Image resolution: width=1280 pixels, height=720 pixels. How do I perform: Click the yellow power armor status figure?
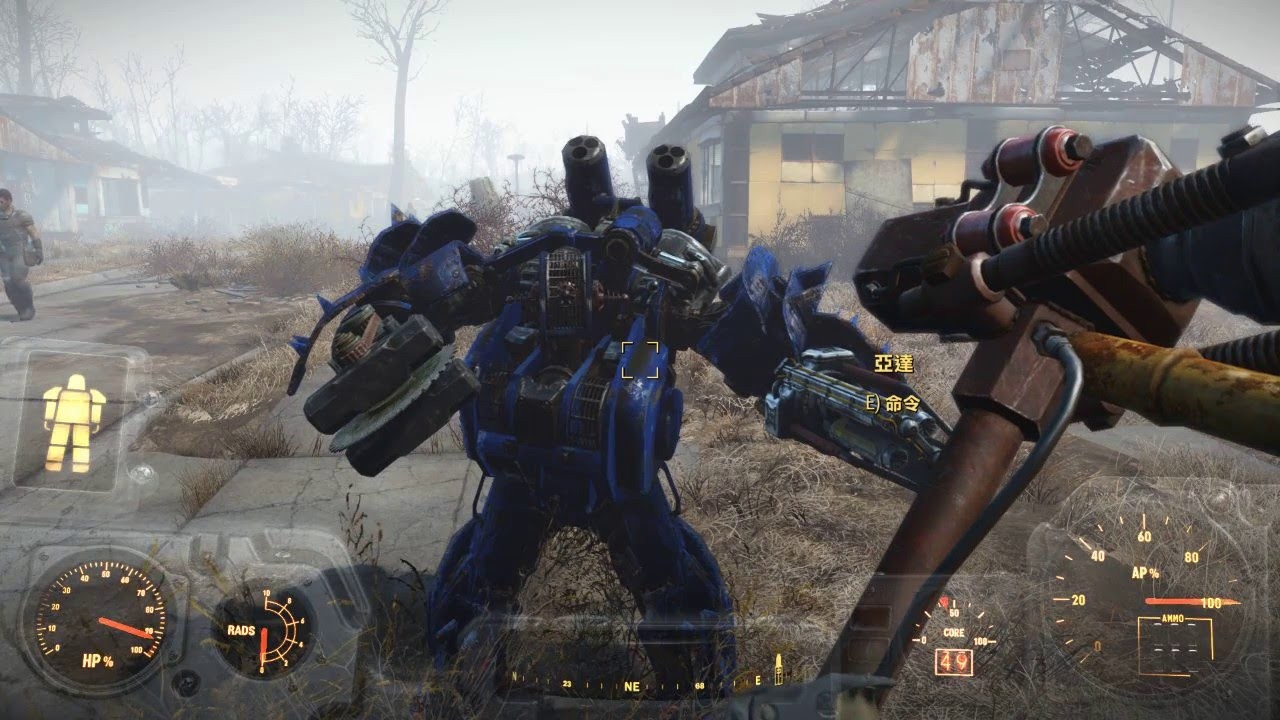74,423
